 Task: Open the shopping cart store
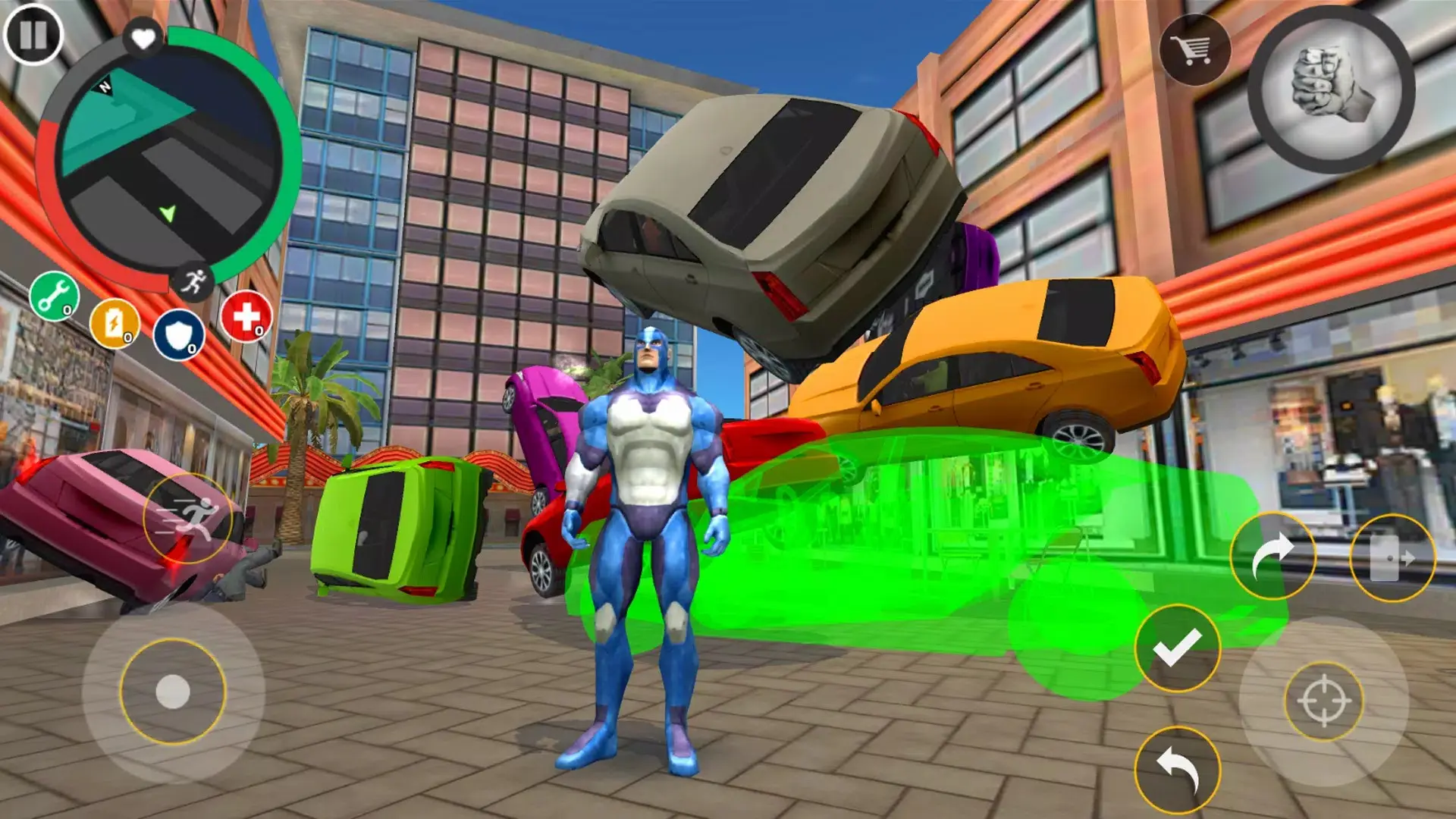(1194, 50)
